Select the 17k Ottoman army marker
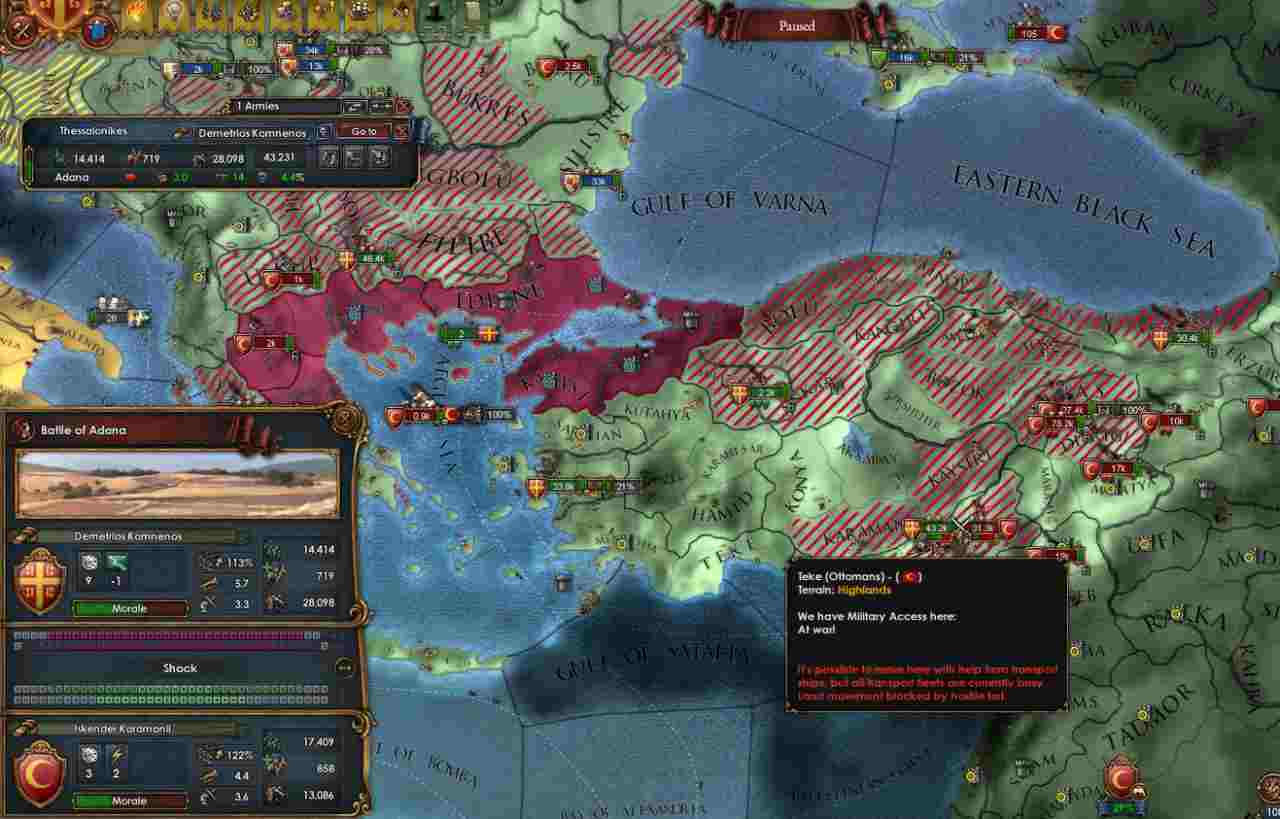This screenshot has width=1280, height=819. 1120,468
